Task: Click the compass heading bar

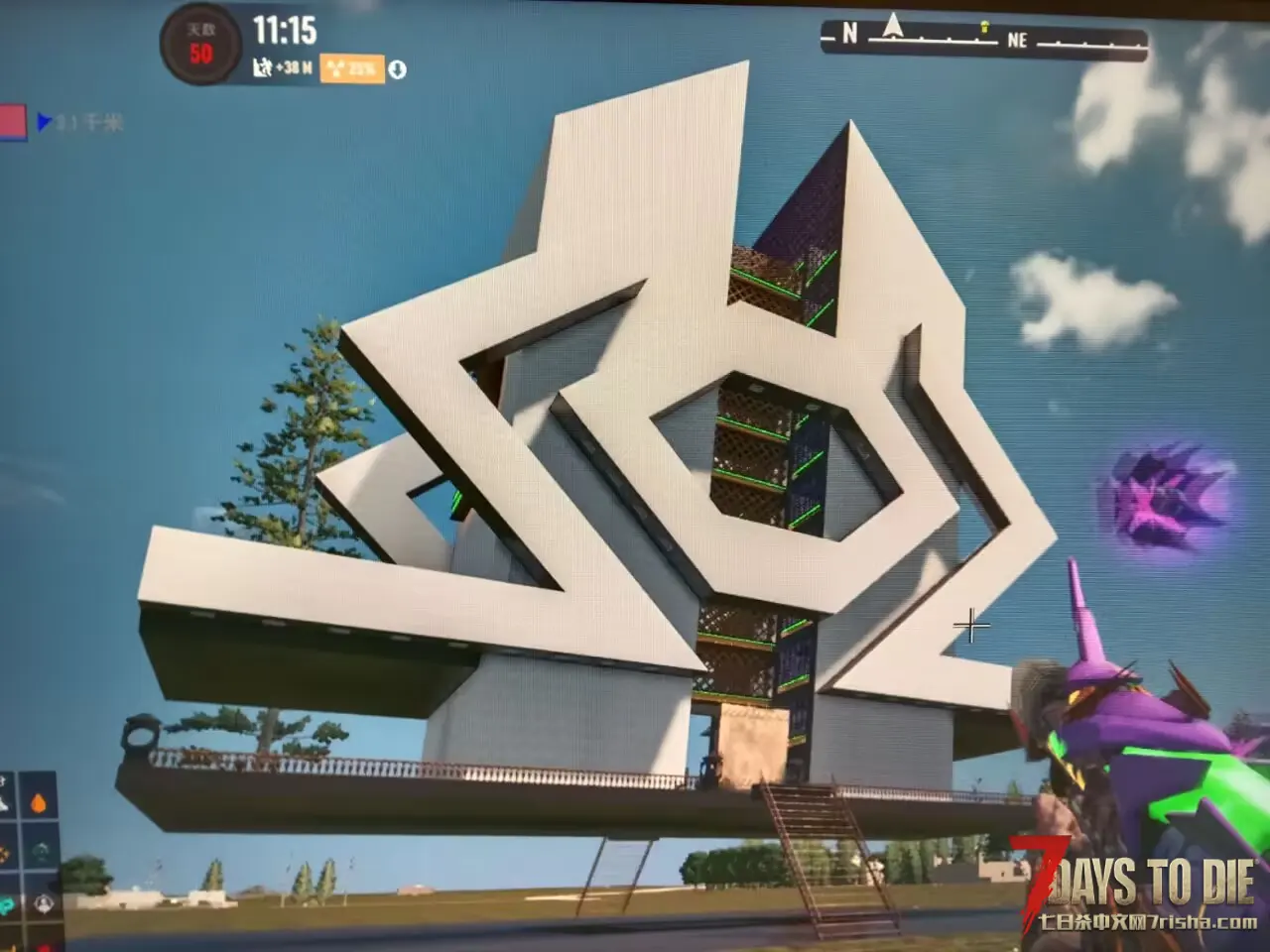Action: (x=982, y=41)
